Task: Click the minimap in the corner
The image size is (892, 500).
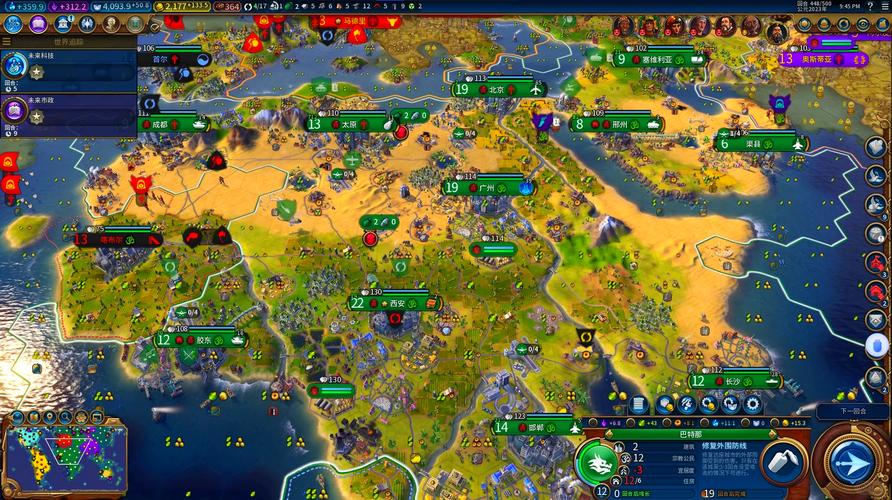Action: pos(65,457)
